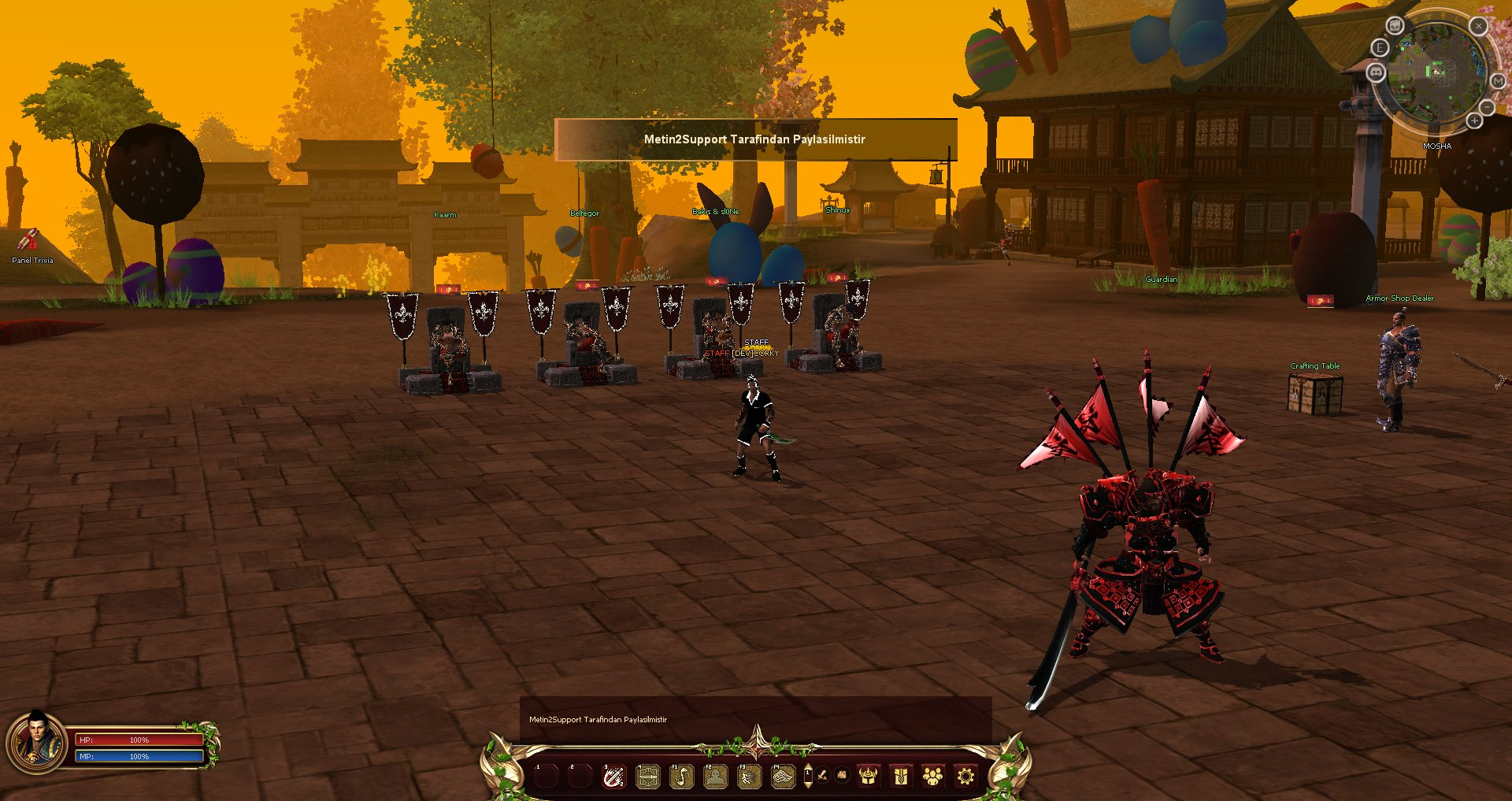Open the inventory bag button
Viewport: 1512px width, 801px height.
901,777
